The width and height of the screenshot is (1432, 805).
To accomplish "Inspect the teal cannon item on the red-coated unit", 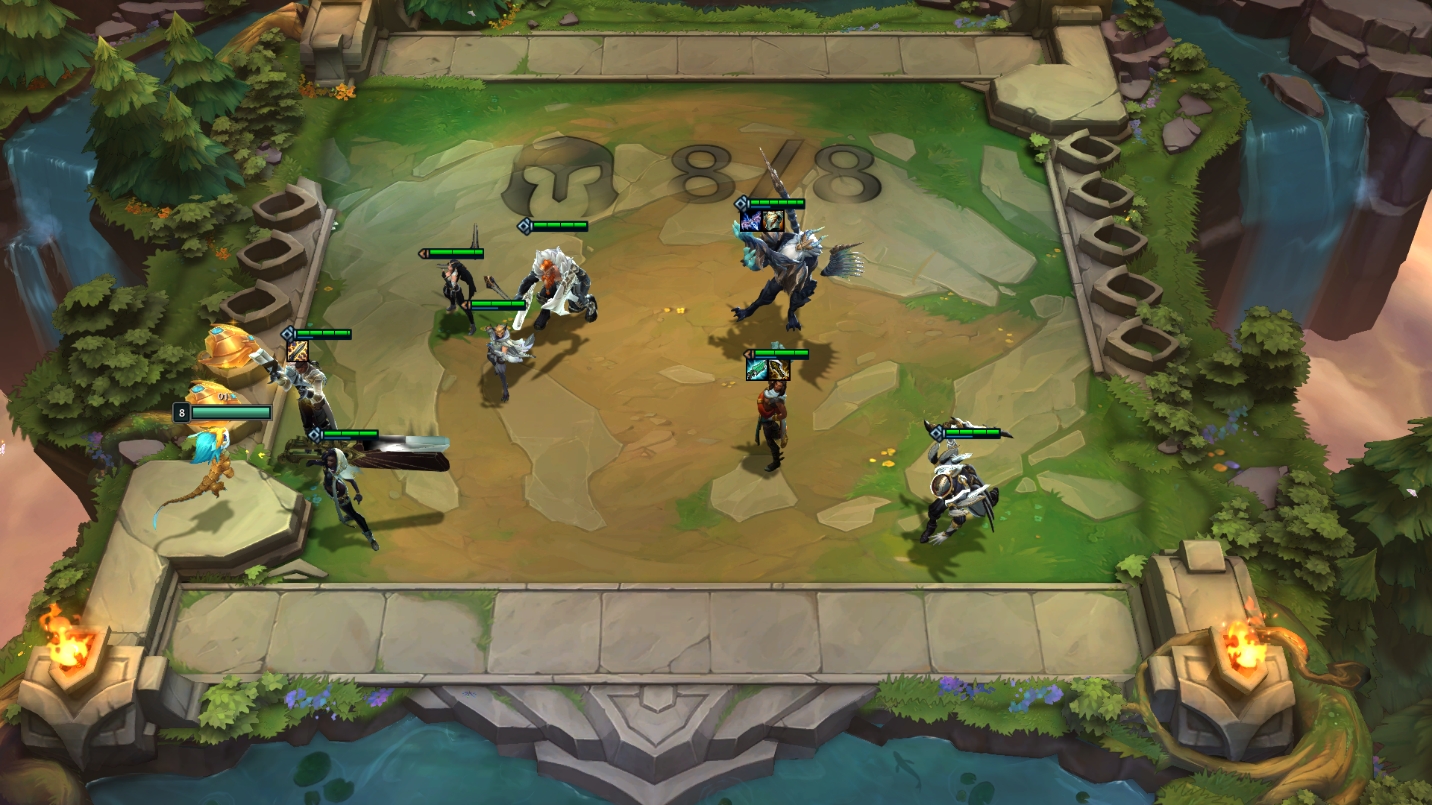I will pos(757,370).
